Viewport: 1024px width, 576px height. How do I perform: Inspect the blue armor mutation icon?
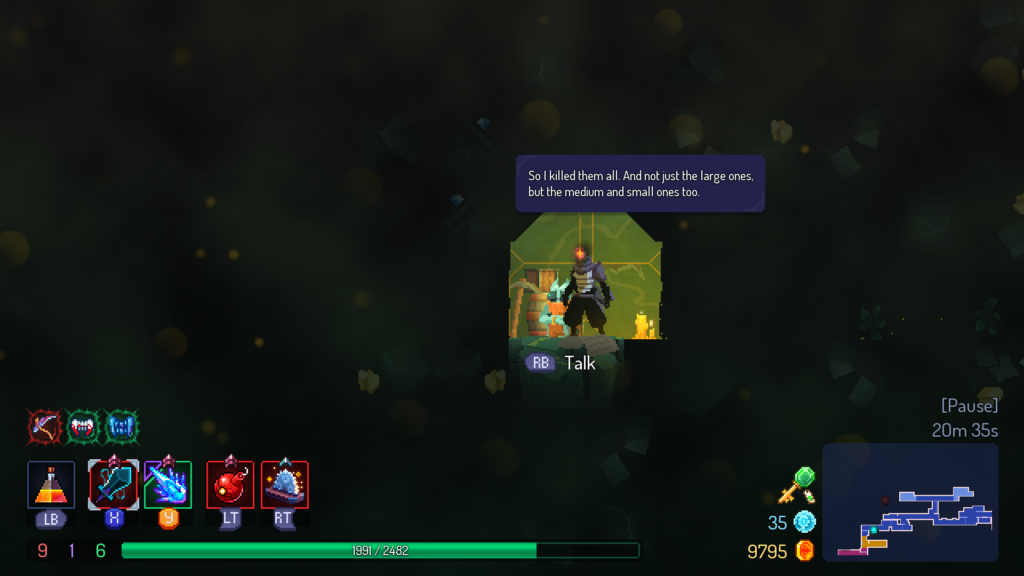pos(122,427)
